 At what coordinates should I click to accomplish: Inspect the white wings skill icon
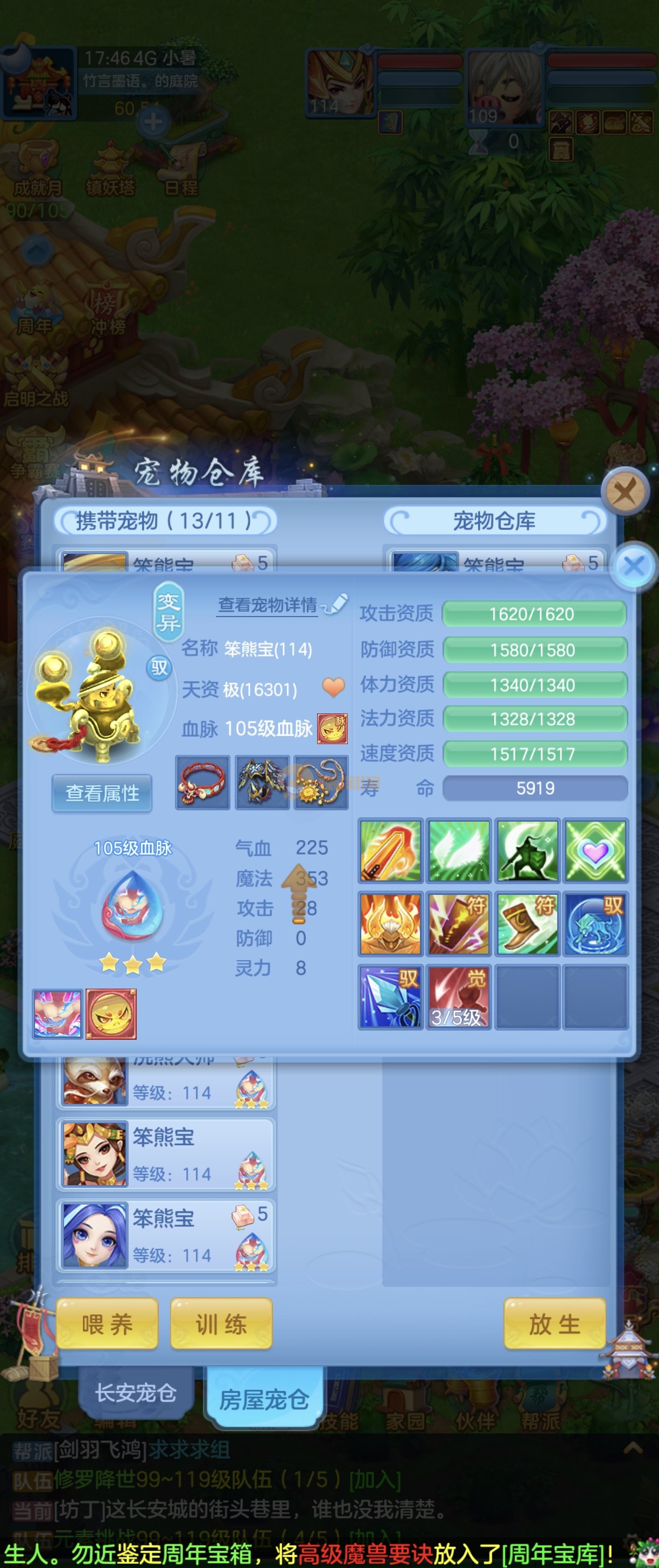pos(458,850)
